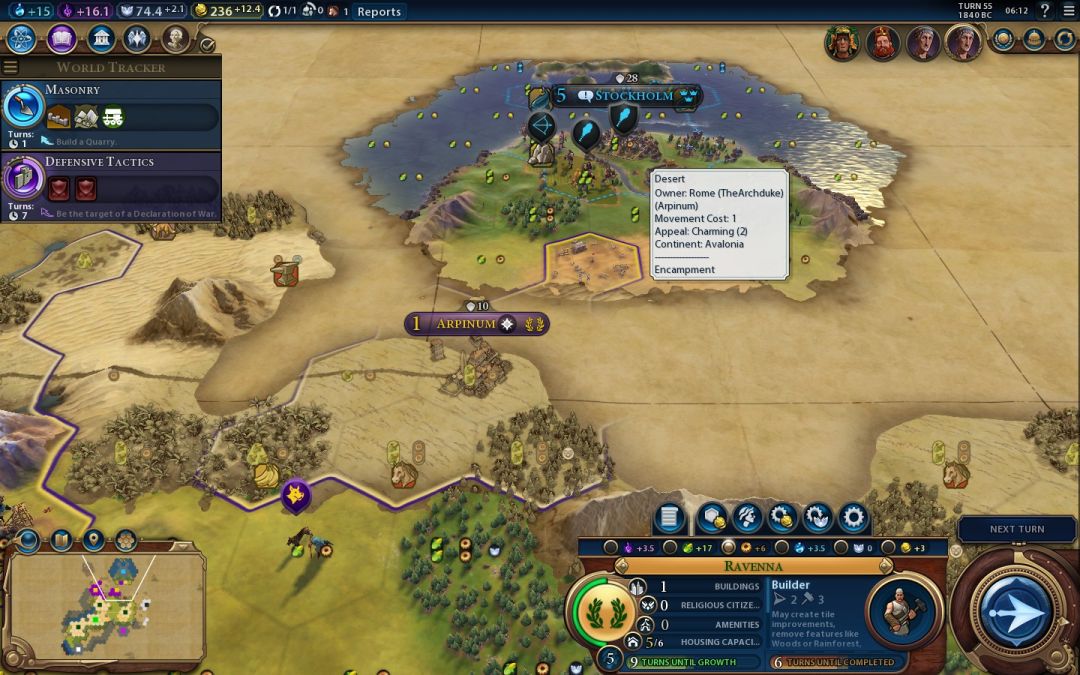1080x675 pixels.
Task: Open the Religion winged icon
Action: pyautogui.click(x=137, y=39)
